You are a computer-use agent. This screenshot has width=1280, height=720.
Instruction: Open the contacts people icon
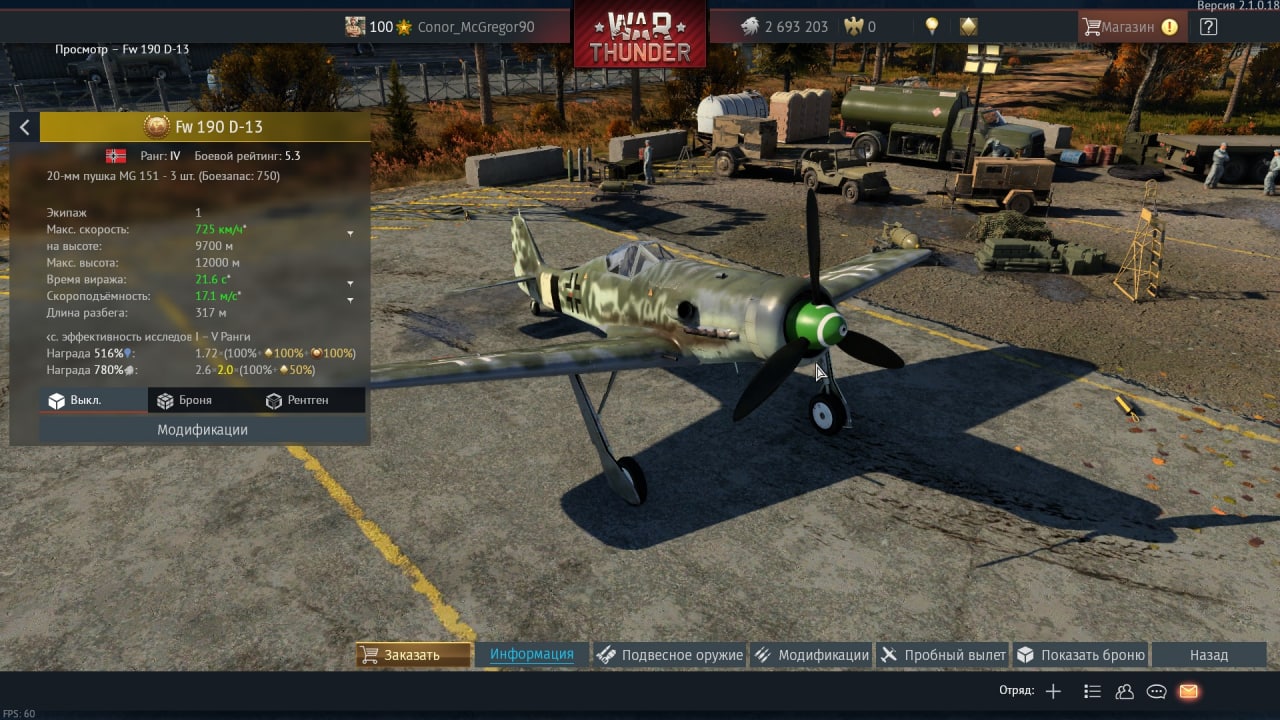click(1124, 691)
